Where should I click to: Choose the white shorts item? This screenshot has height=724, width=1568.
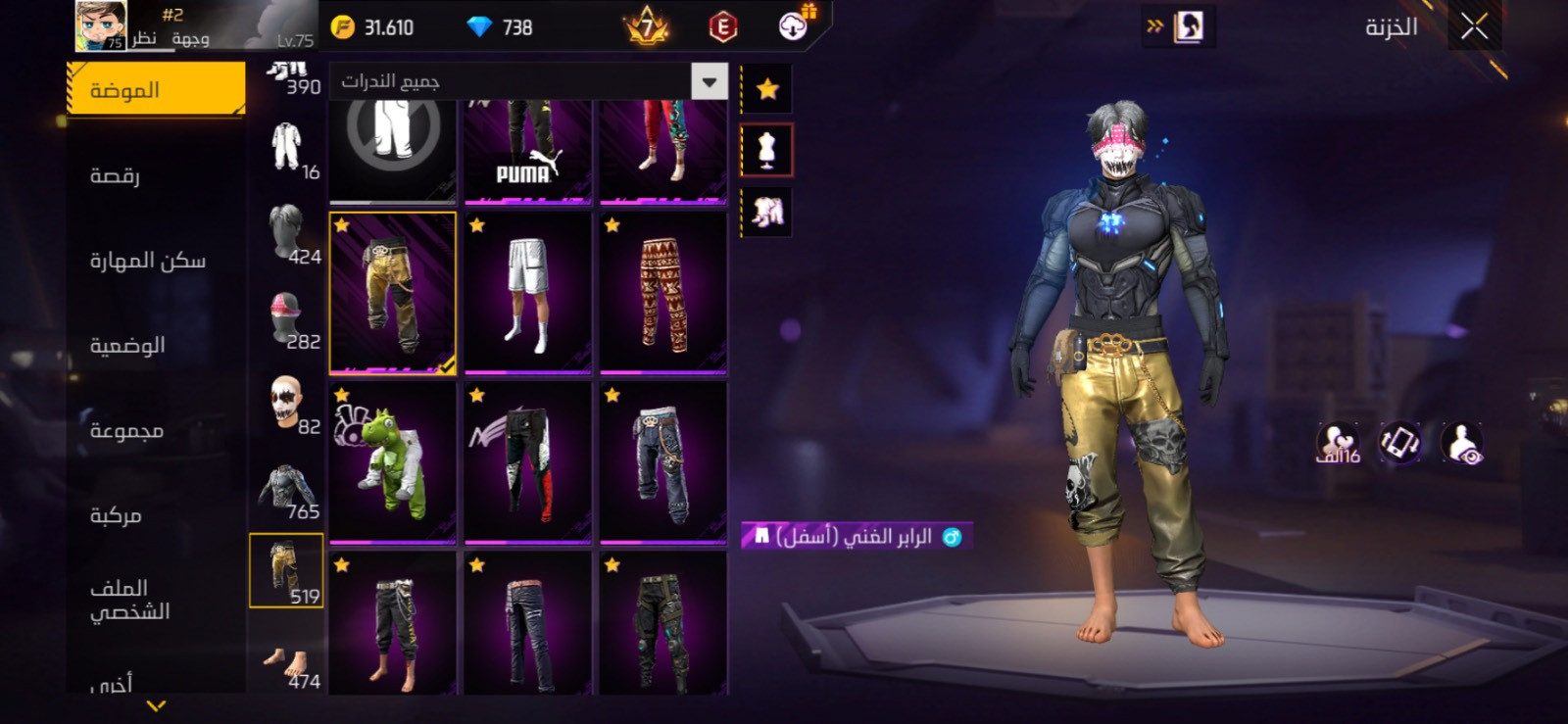527,293
